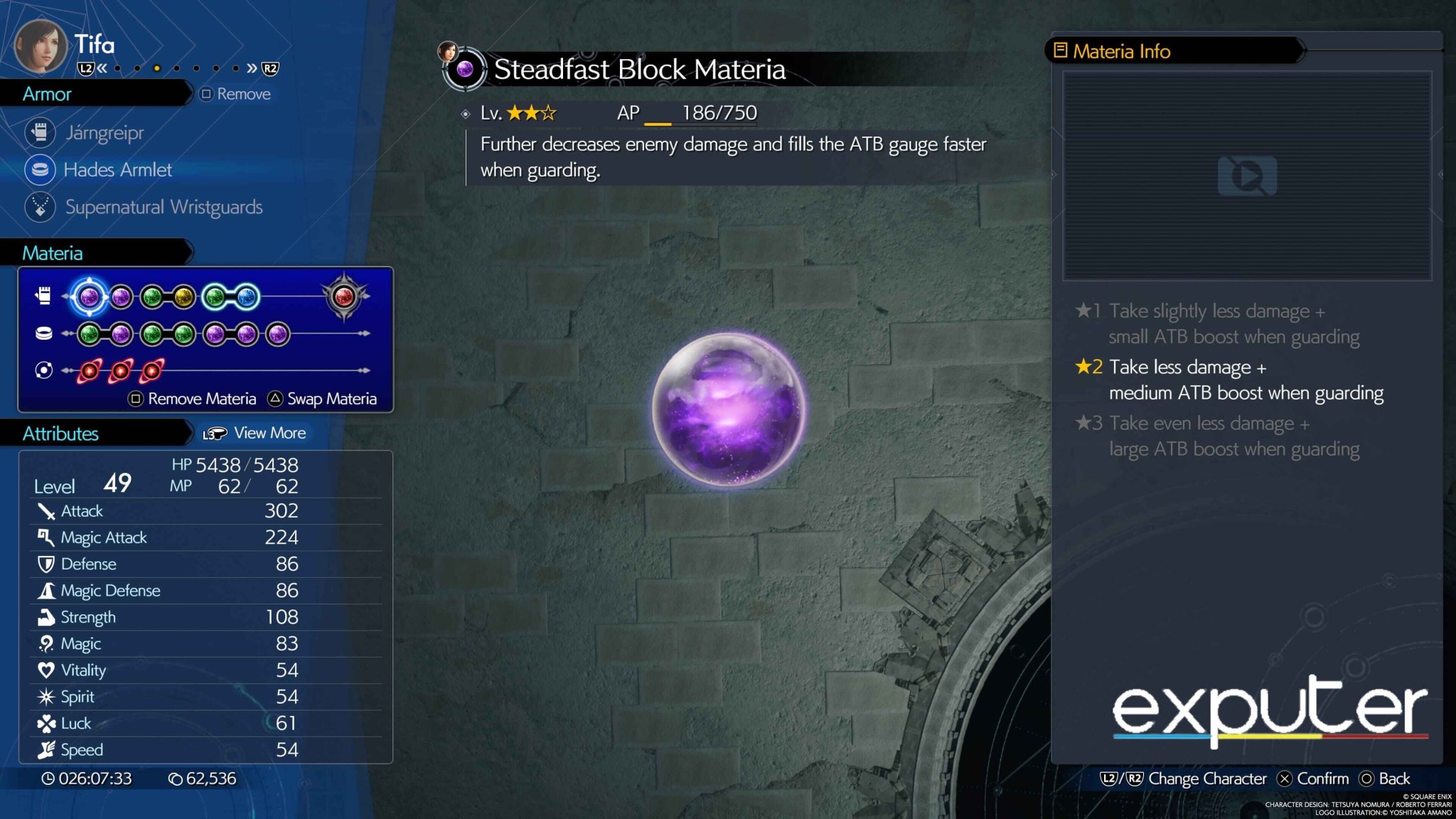Click the left carousel arrow near L2
1456x819 pixels.
pyautogui.click(x=103, y=68)
